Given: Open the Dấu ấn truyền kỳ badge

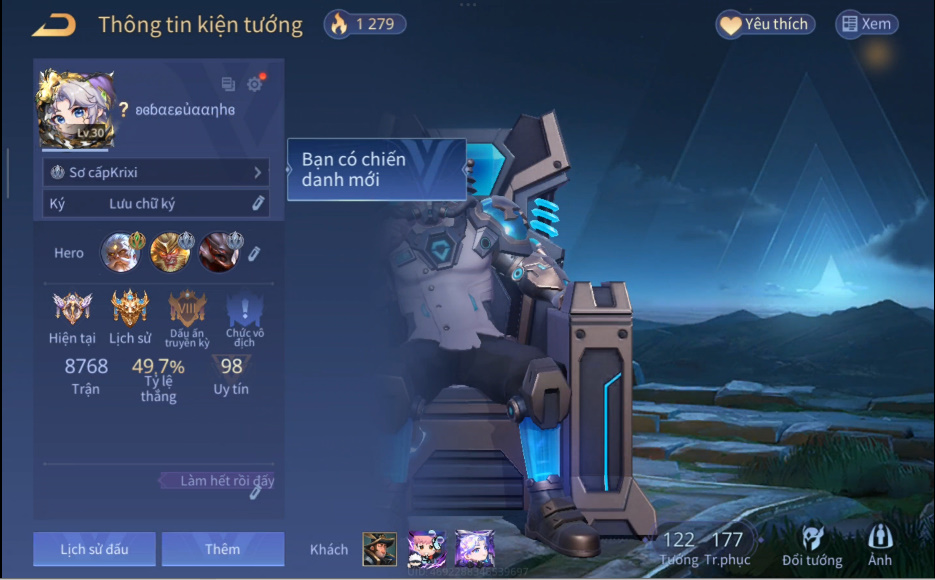Looking at the screenshot, I should [x=187, y=309].
